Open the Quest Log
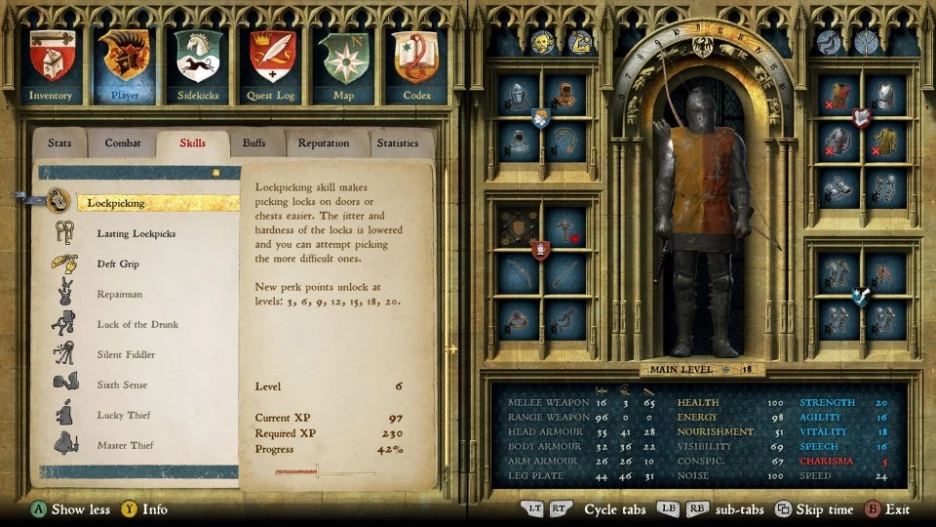This screenshot has width=936, height=527. pos(272,63)
